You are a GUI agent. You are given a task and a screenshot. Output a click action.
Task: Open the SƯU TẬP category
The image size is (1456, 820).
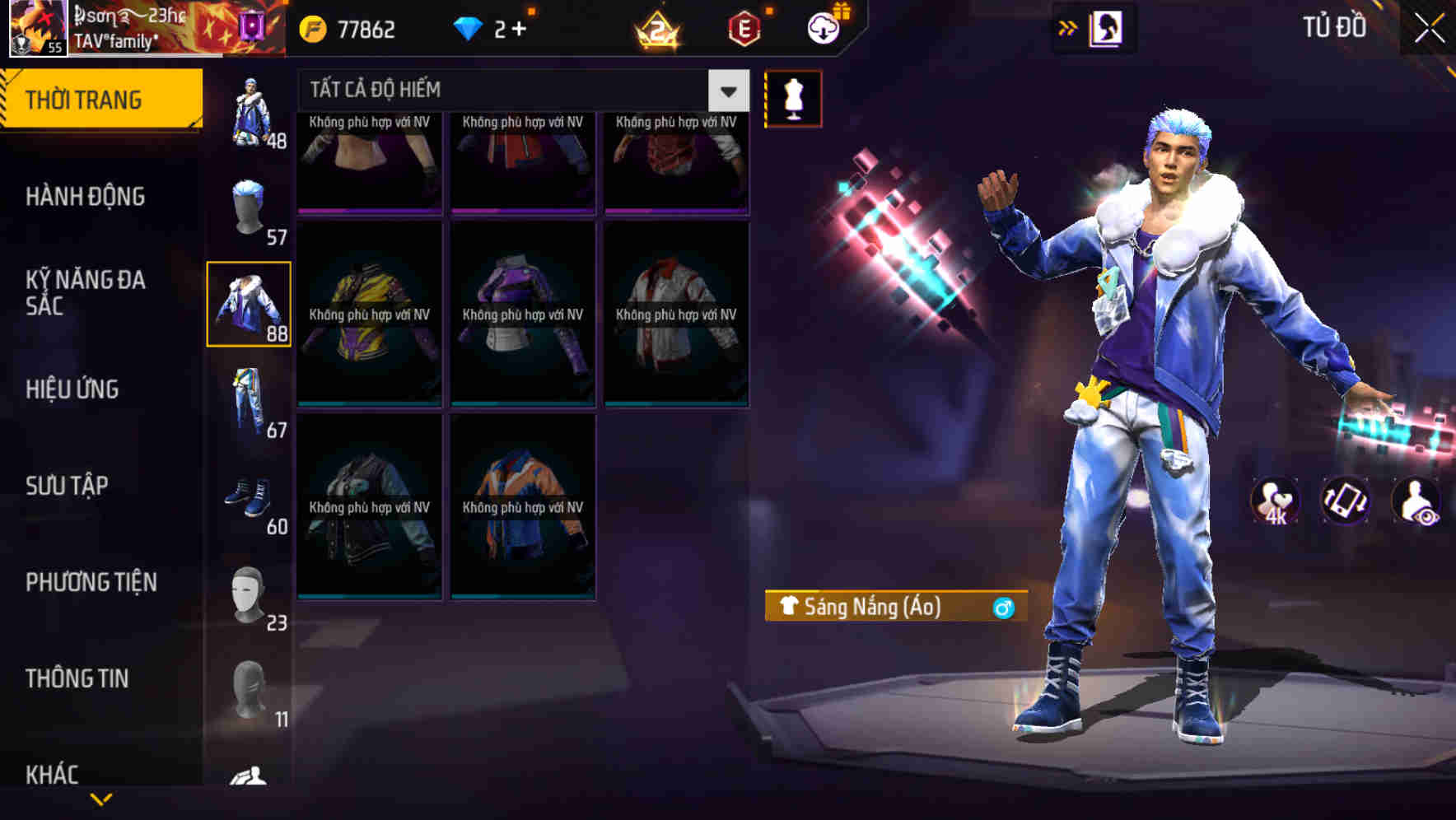pyautogui.click(x=66, y=486)
